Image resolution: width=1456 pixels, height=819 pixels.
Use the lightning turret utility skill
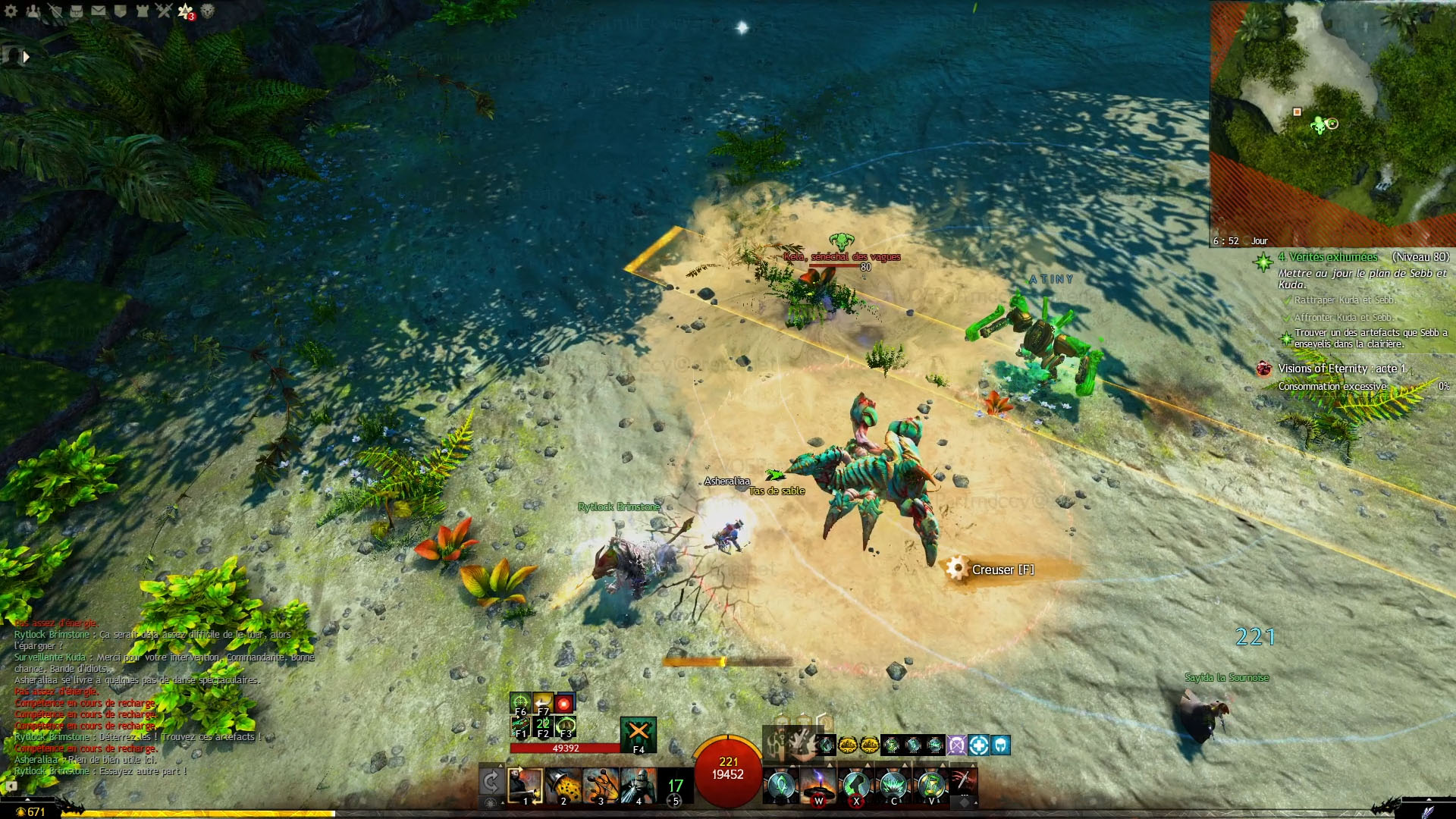[x=818, y=786]
